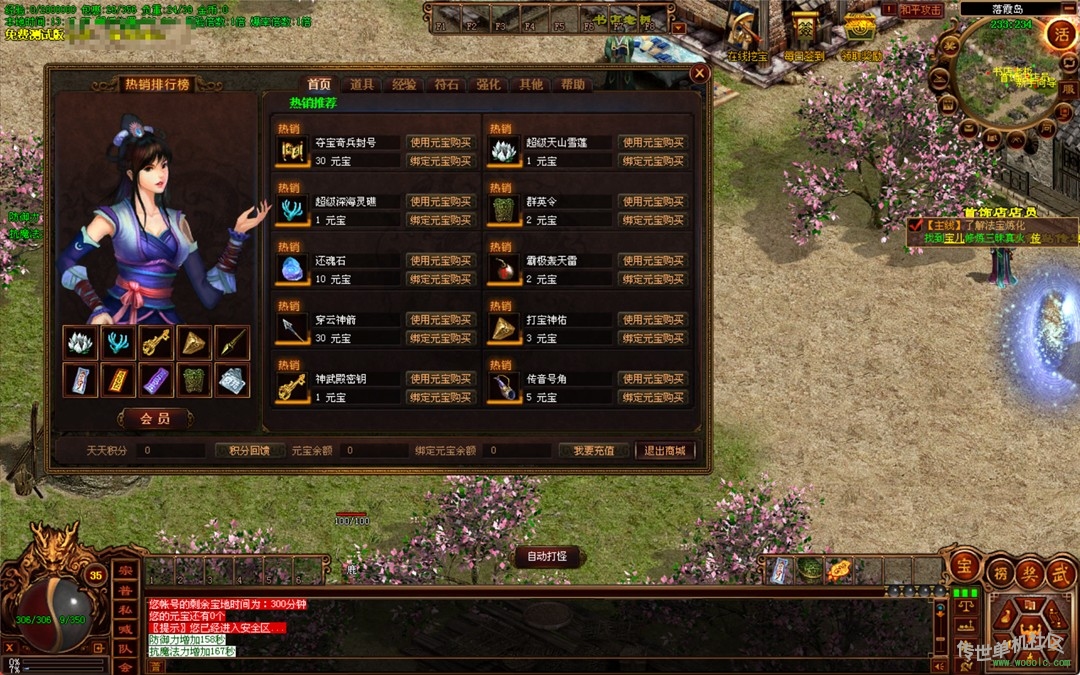The height and width of the screenshot is (675, 1080).
Task: Click the 积分回馈 button
Action: (250, 451)
